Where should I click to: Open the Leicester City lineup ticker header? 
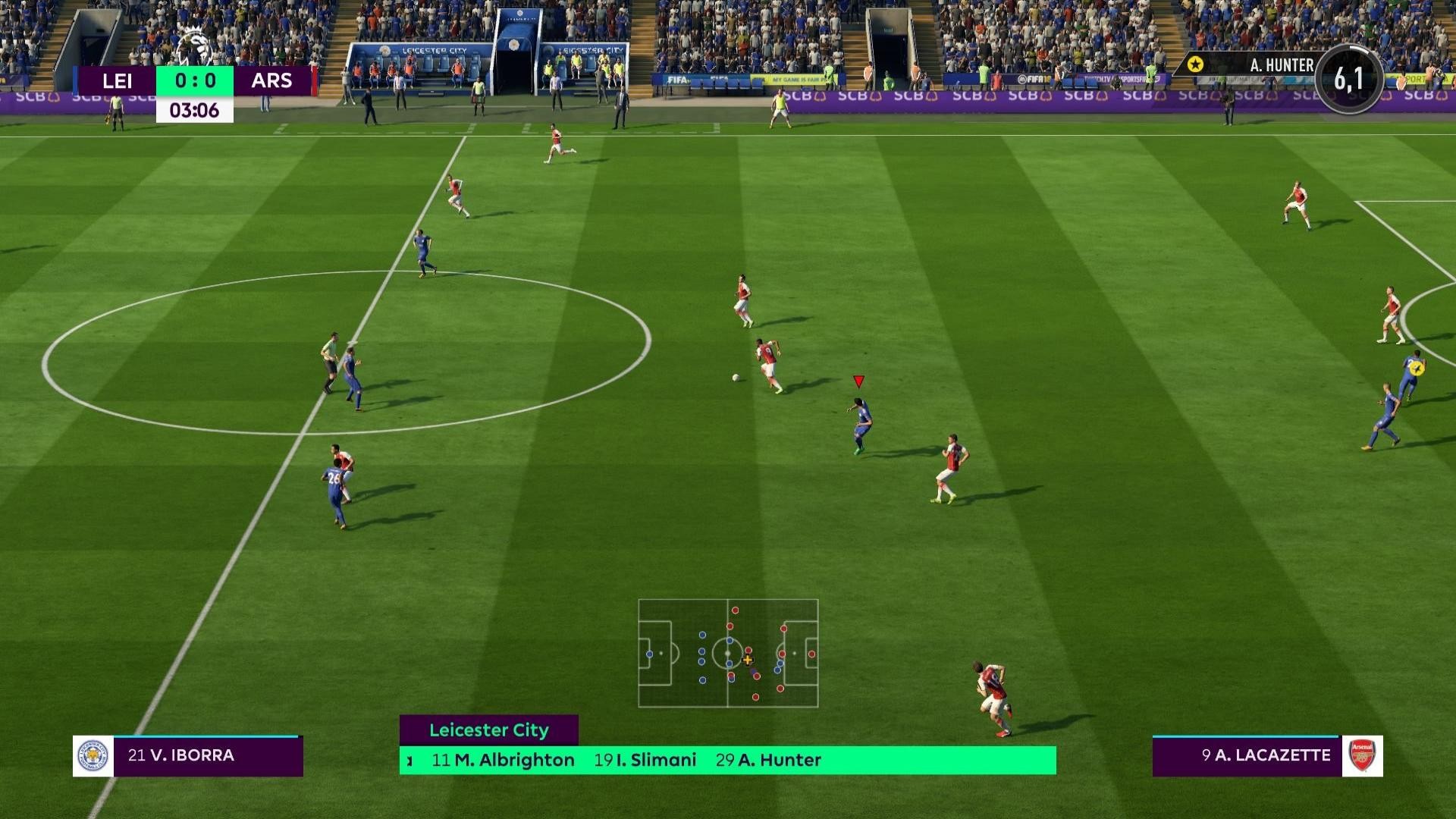click(x=489, y=730)
